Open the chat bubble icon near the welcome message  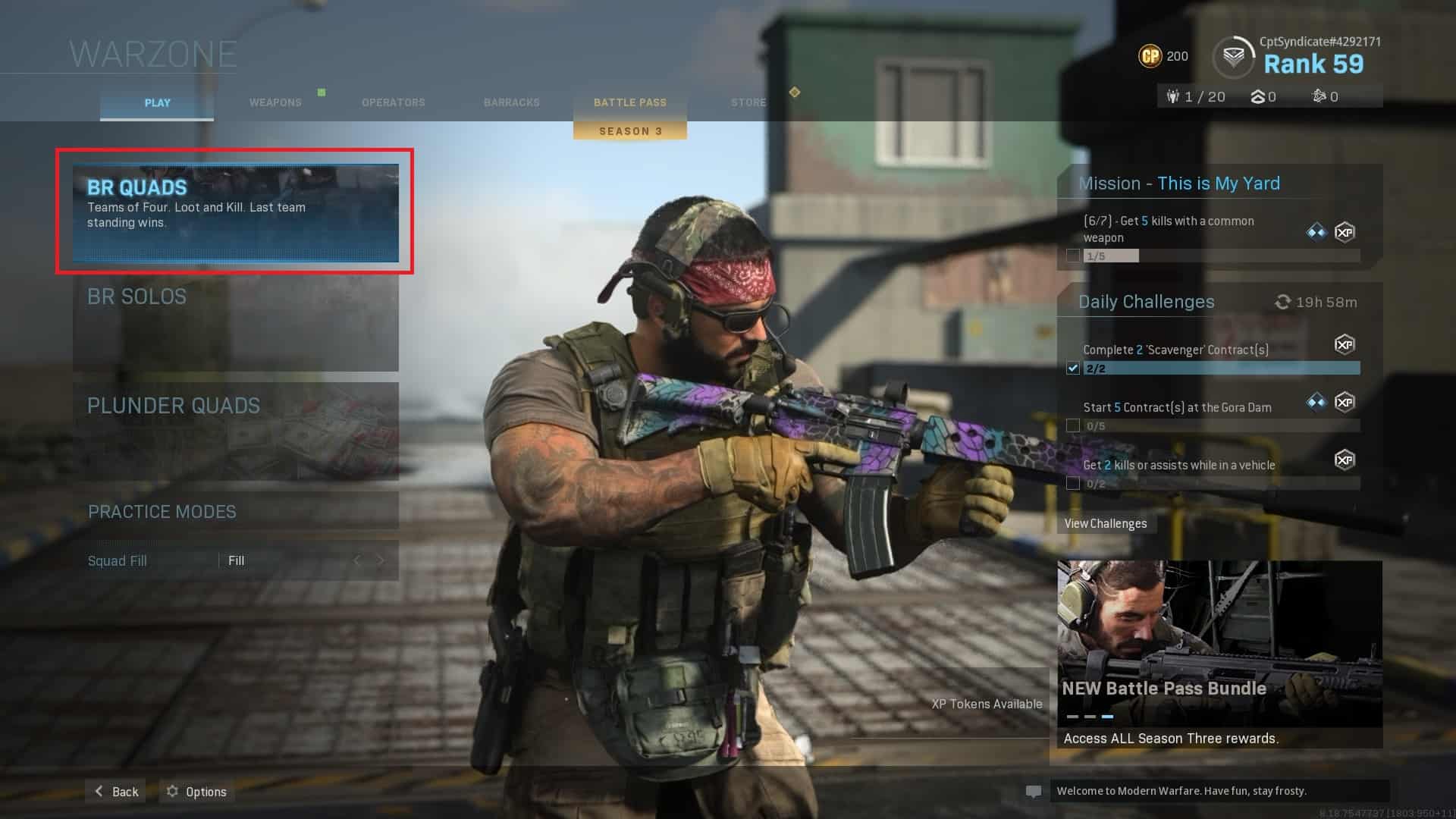pos(1034,791)
